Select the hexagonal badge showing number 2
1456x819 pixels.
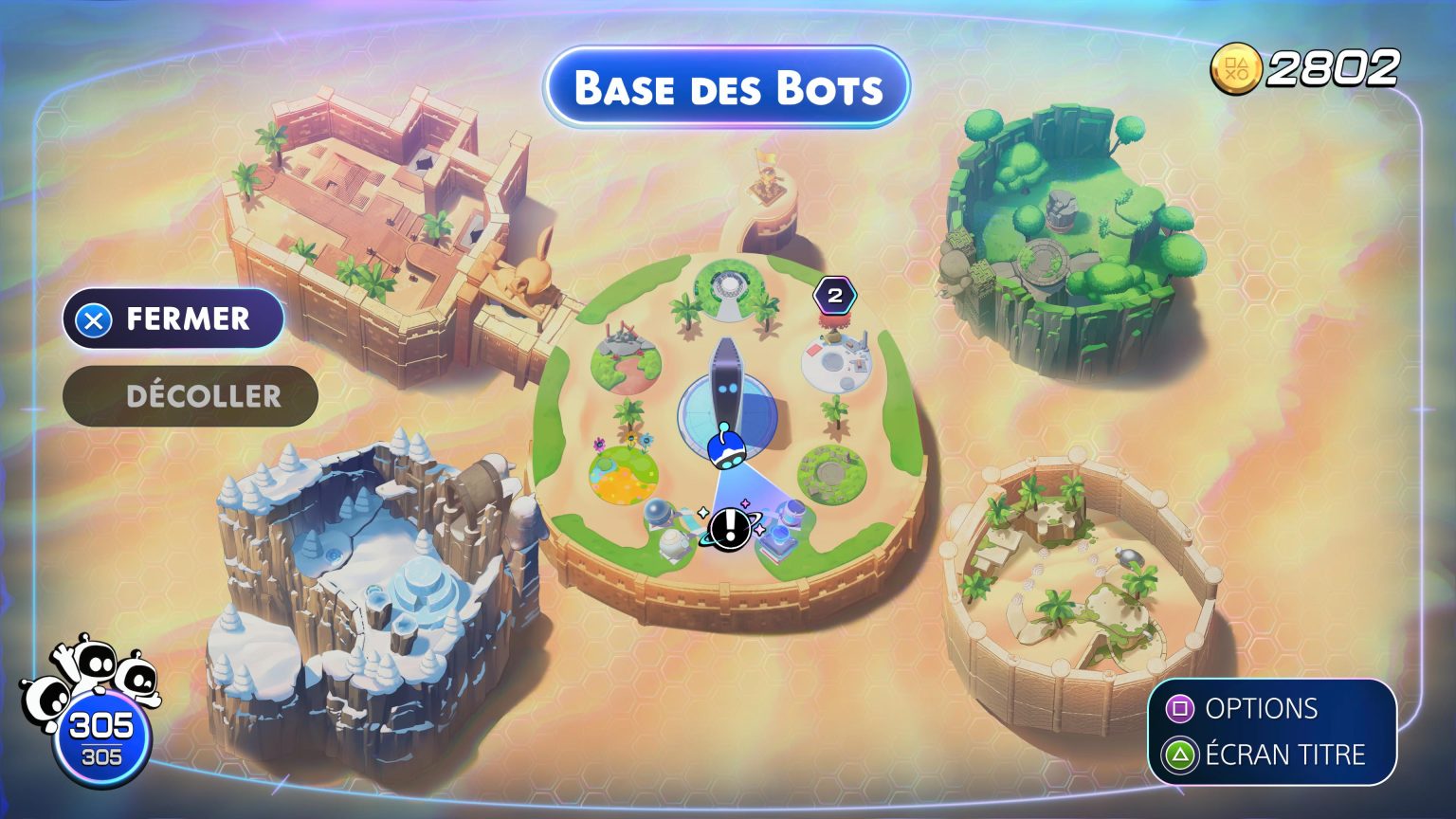point(833,294)
